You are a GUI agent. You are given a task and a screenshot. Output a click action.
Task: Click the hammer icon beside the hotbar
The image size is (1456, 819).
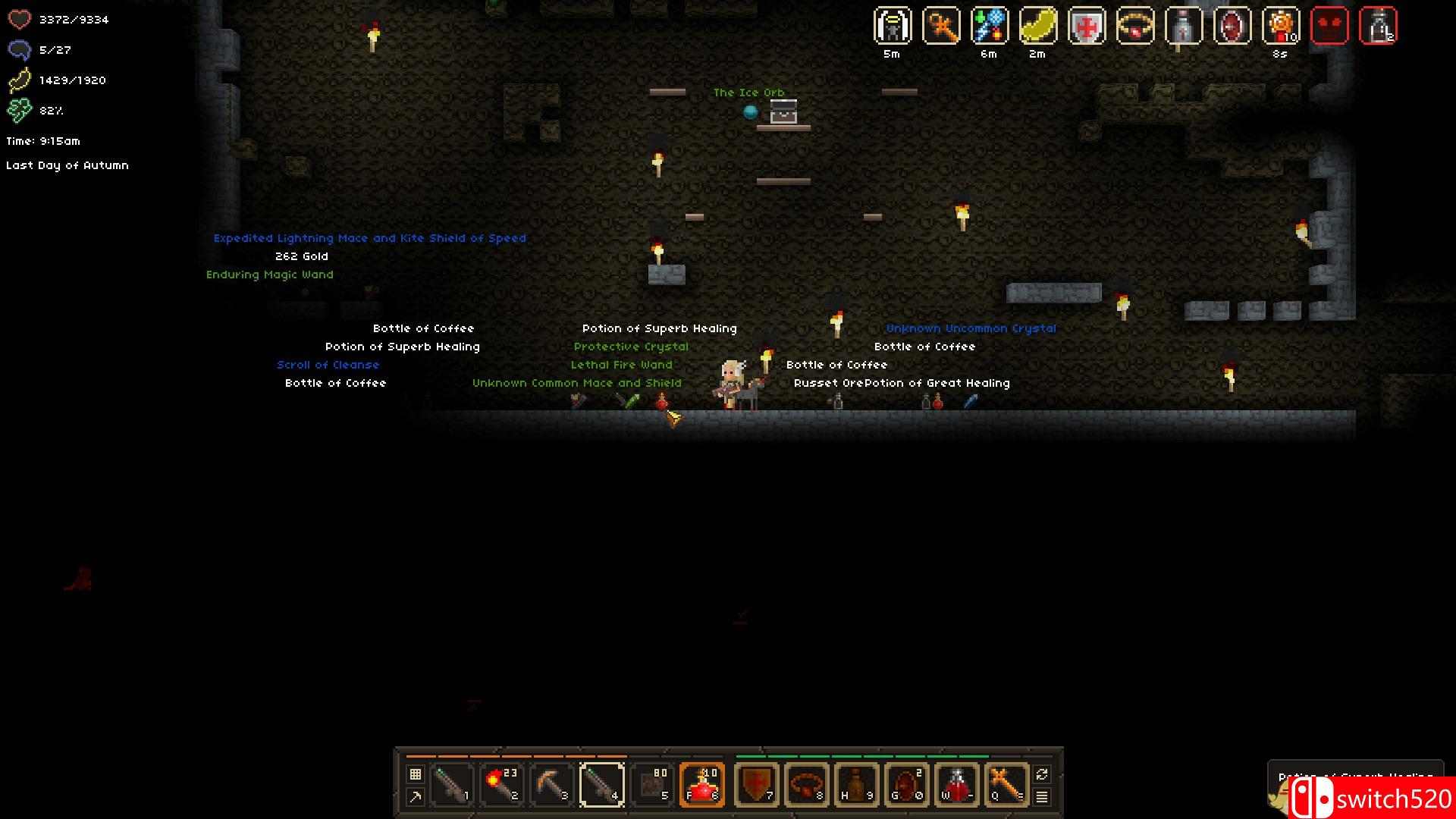(x=415, y=797)
